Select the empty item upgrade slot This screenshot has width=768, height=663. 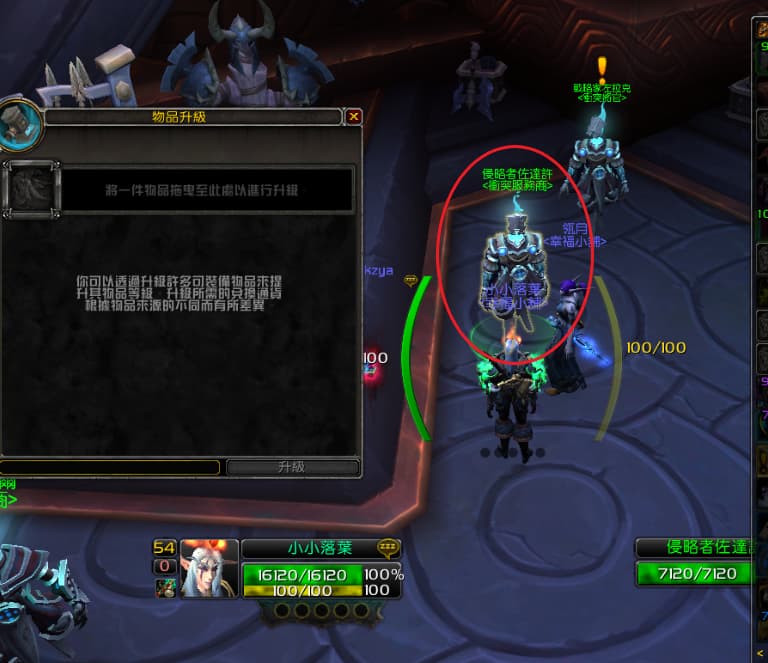31,189
